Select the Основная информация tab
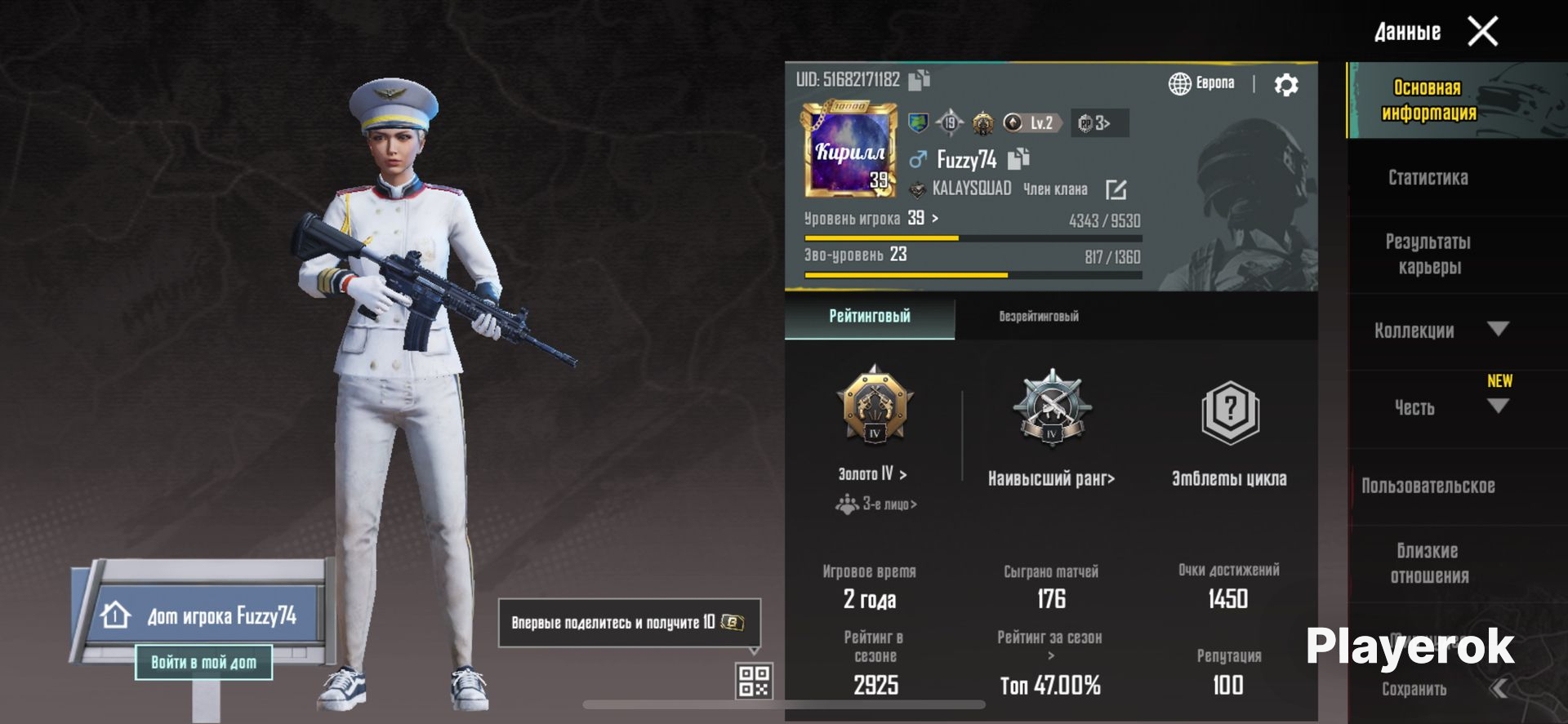The width and height of the screenshot is (1568, 724). click(1428, 100)
